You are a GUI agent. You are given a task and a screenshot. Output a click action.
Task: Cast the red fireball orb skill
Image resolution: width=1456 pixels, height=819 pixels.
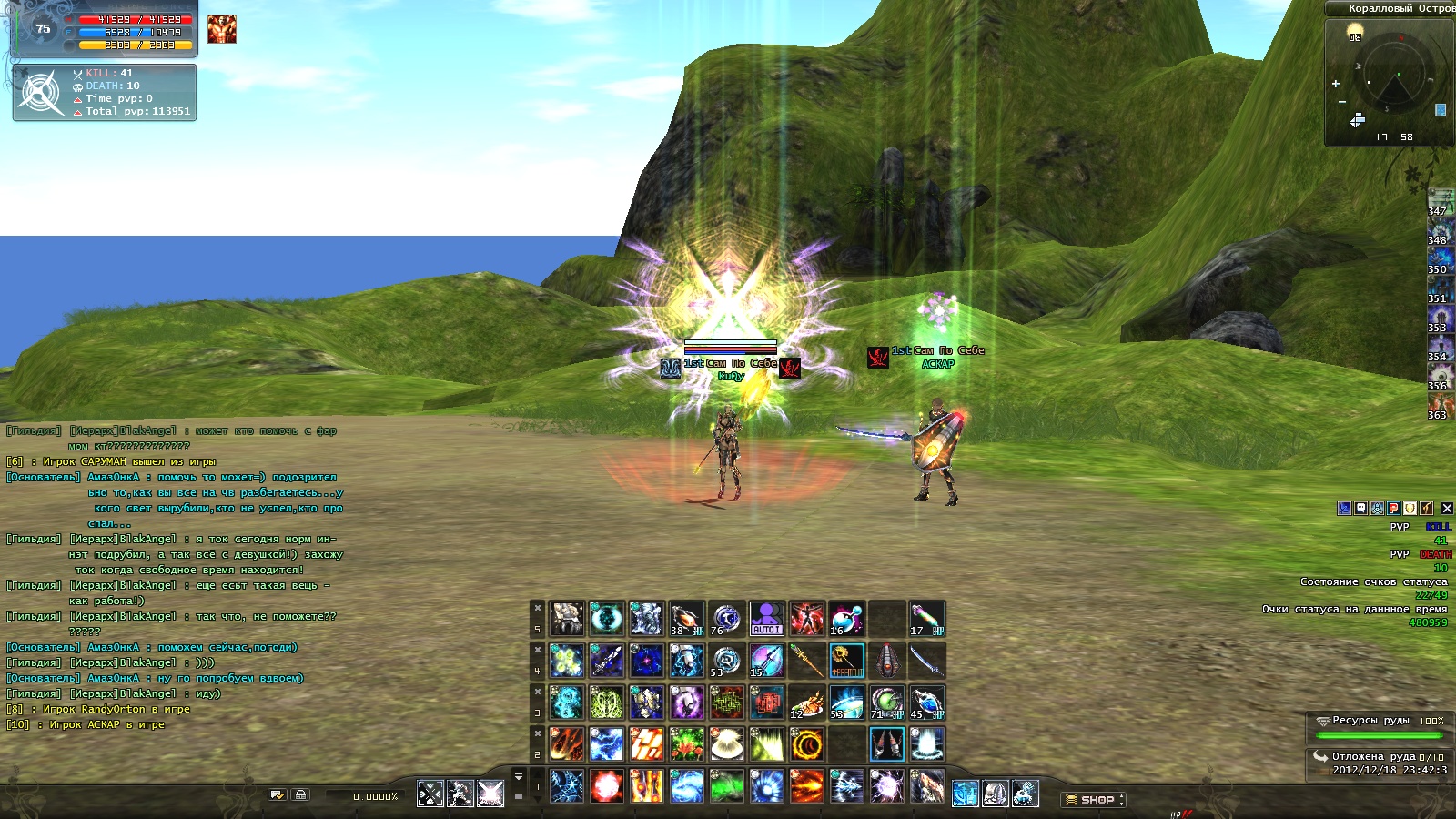pyautogui.click(x=606, y=786)
